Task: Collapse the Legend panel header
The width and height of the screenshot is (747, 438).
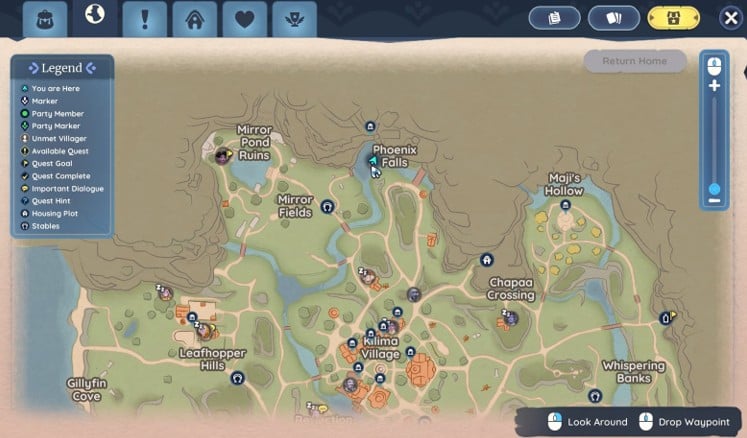Action: pyautogui.click(x=62, y=68)
